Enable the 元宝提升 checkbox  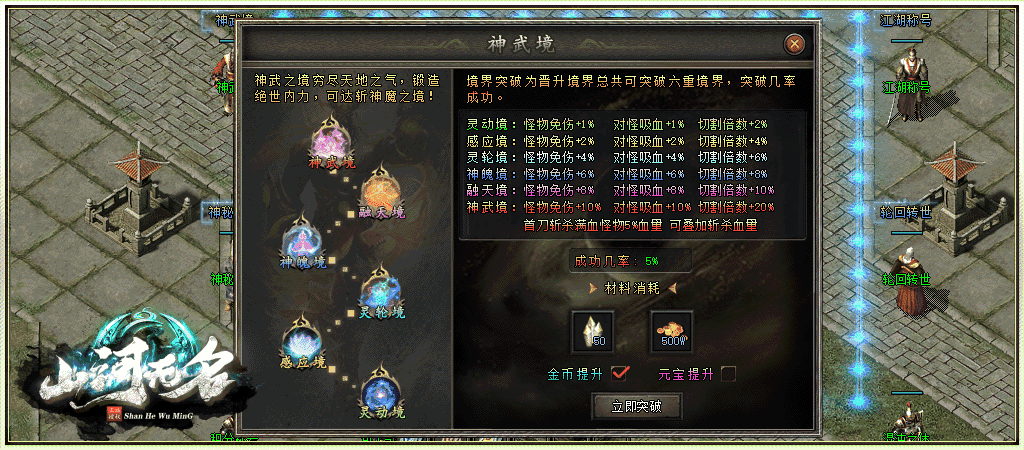point(729,373)
